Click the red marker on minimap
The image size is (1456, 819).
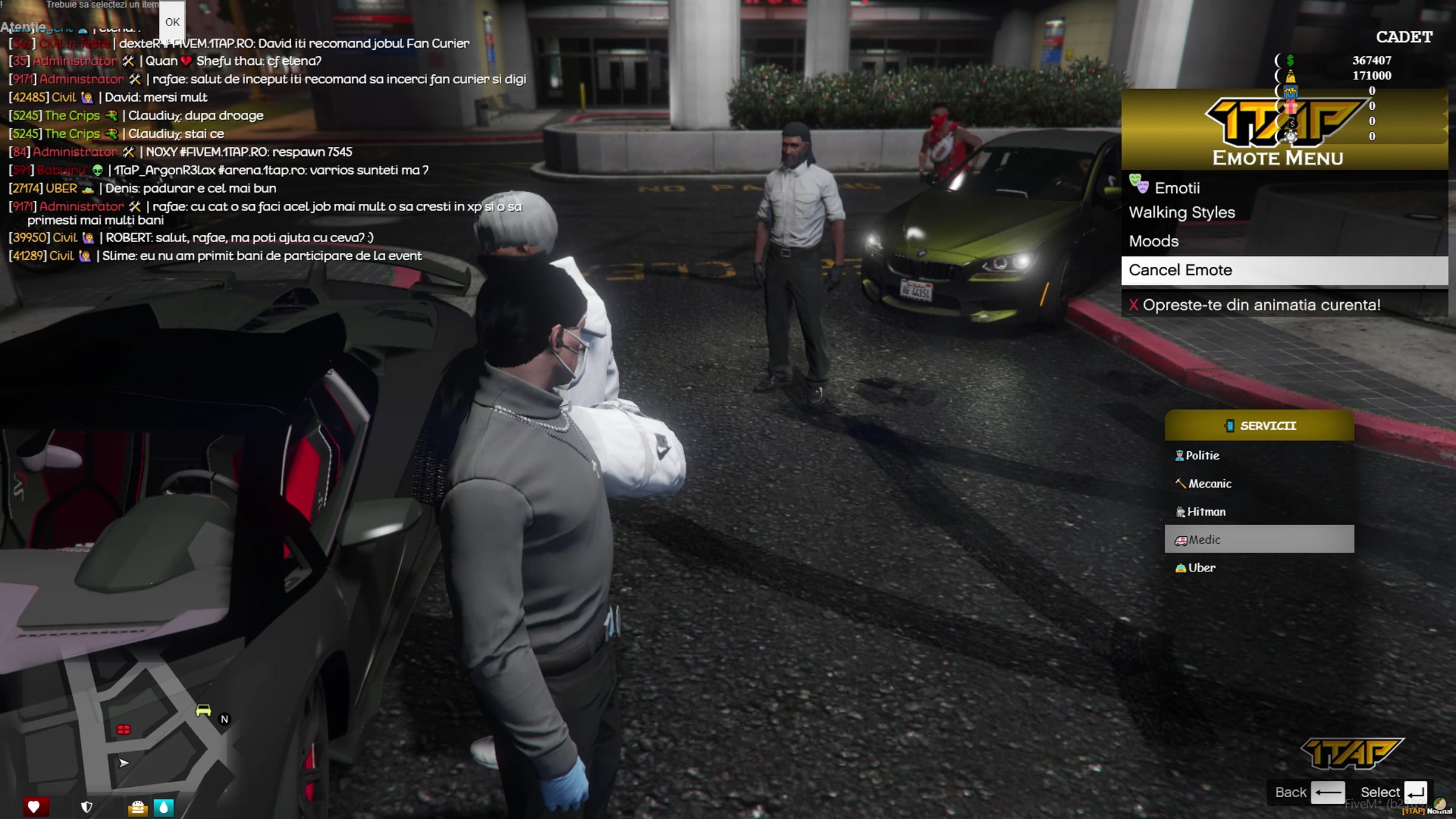pyautogui.click(x=124, y=729)
